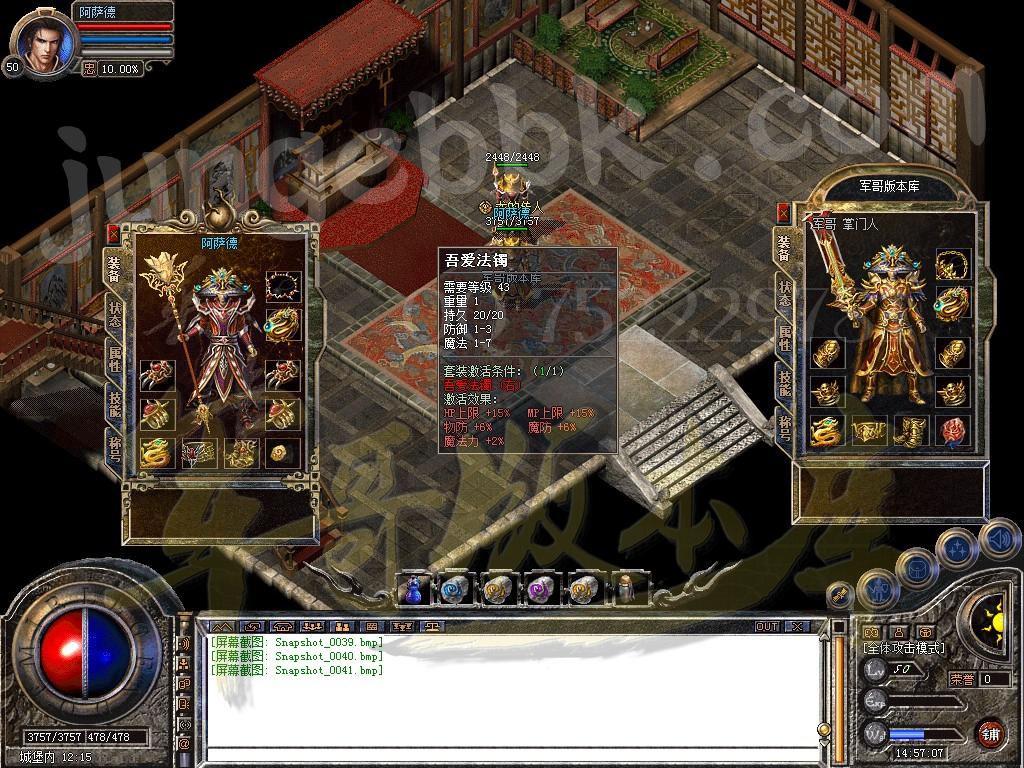Open the shop with the 铺 button

click(x=990, y=731)
